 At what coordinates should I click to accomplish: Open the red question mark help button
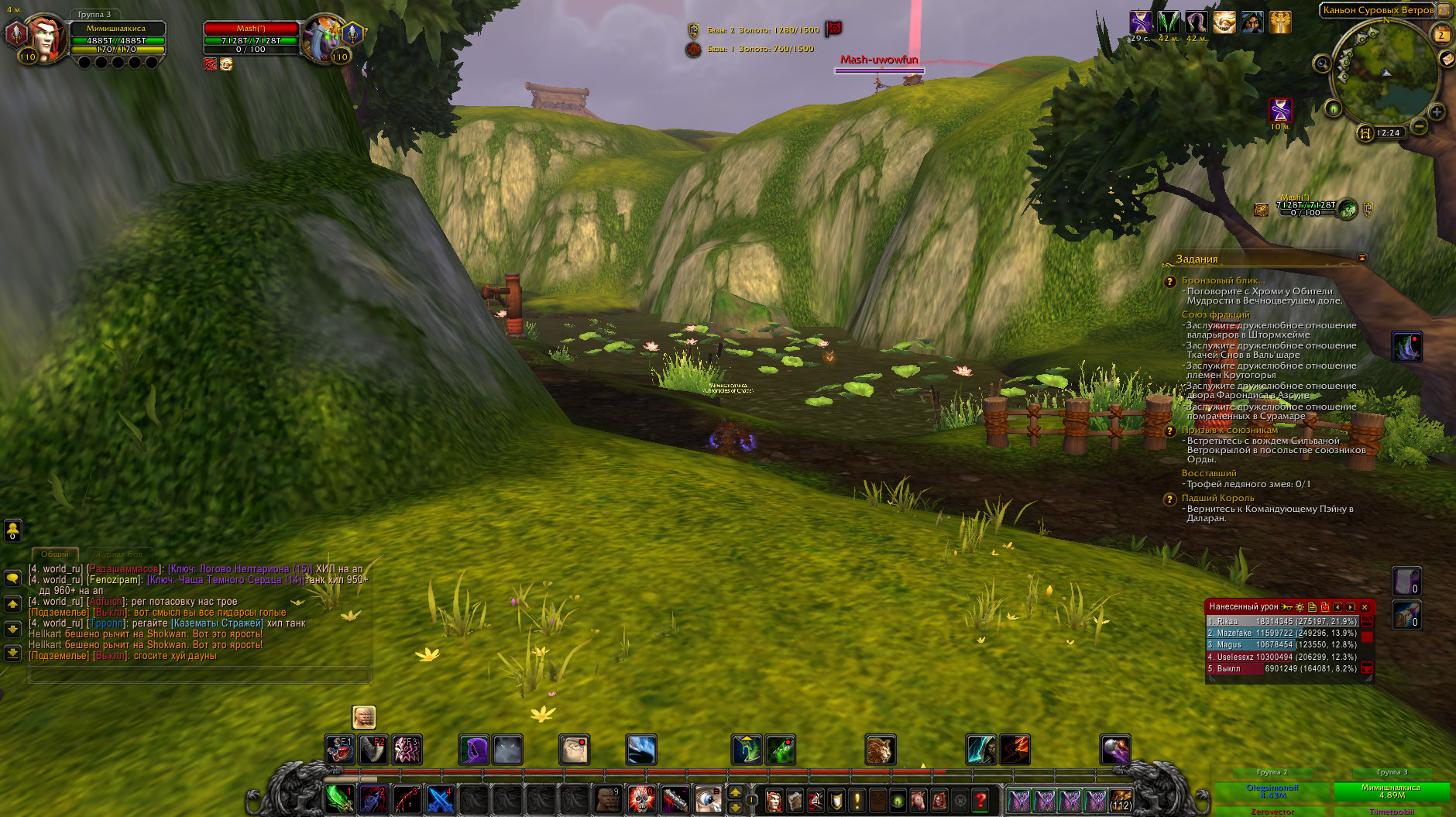click(980, 800)
